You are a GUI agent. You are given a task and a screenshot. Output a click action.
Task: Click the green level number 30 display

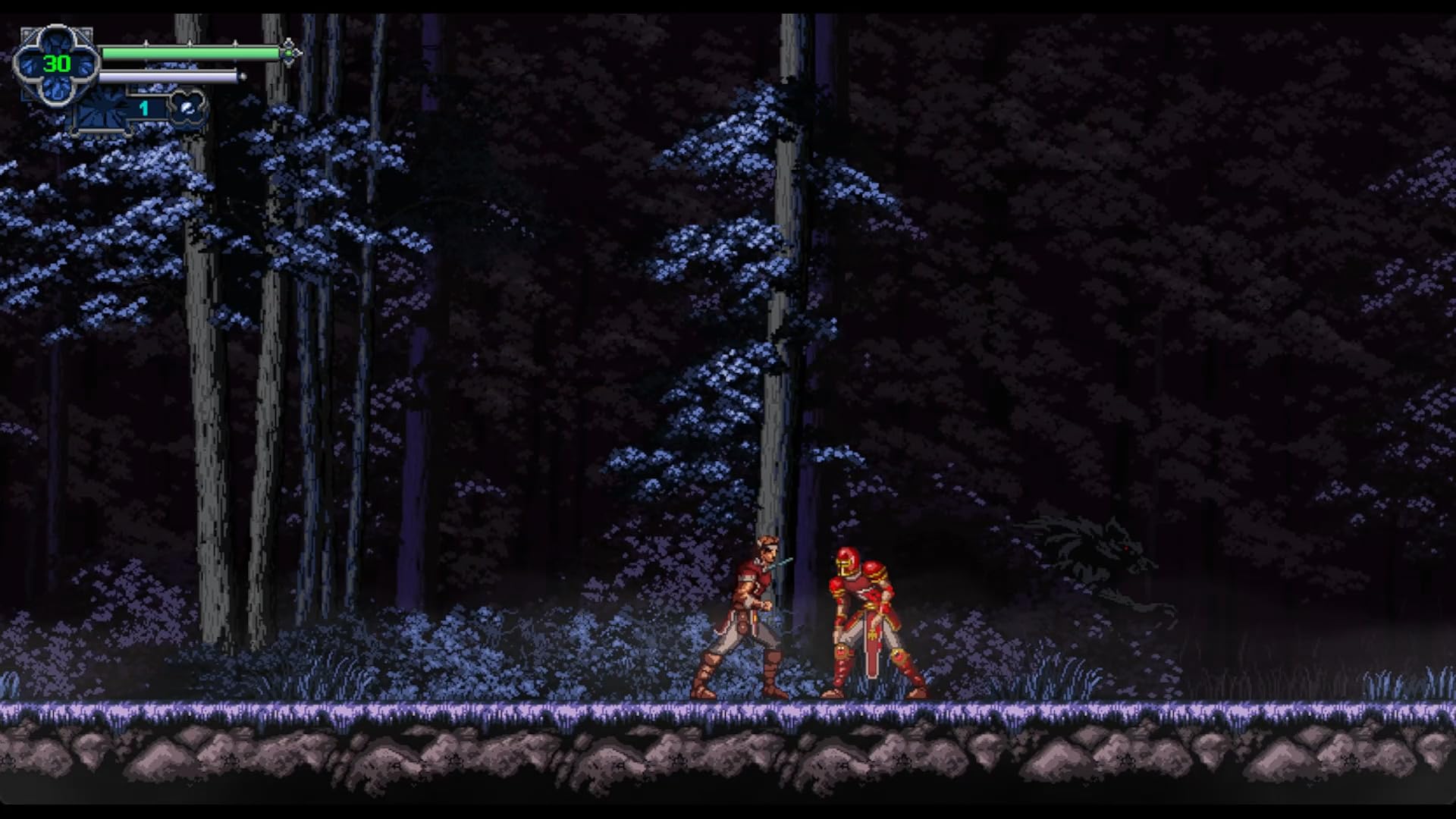[x=56, y=64]
